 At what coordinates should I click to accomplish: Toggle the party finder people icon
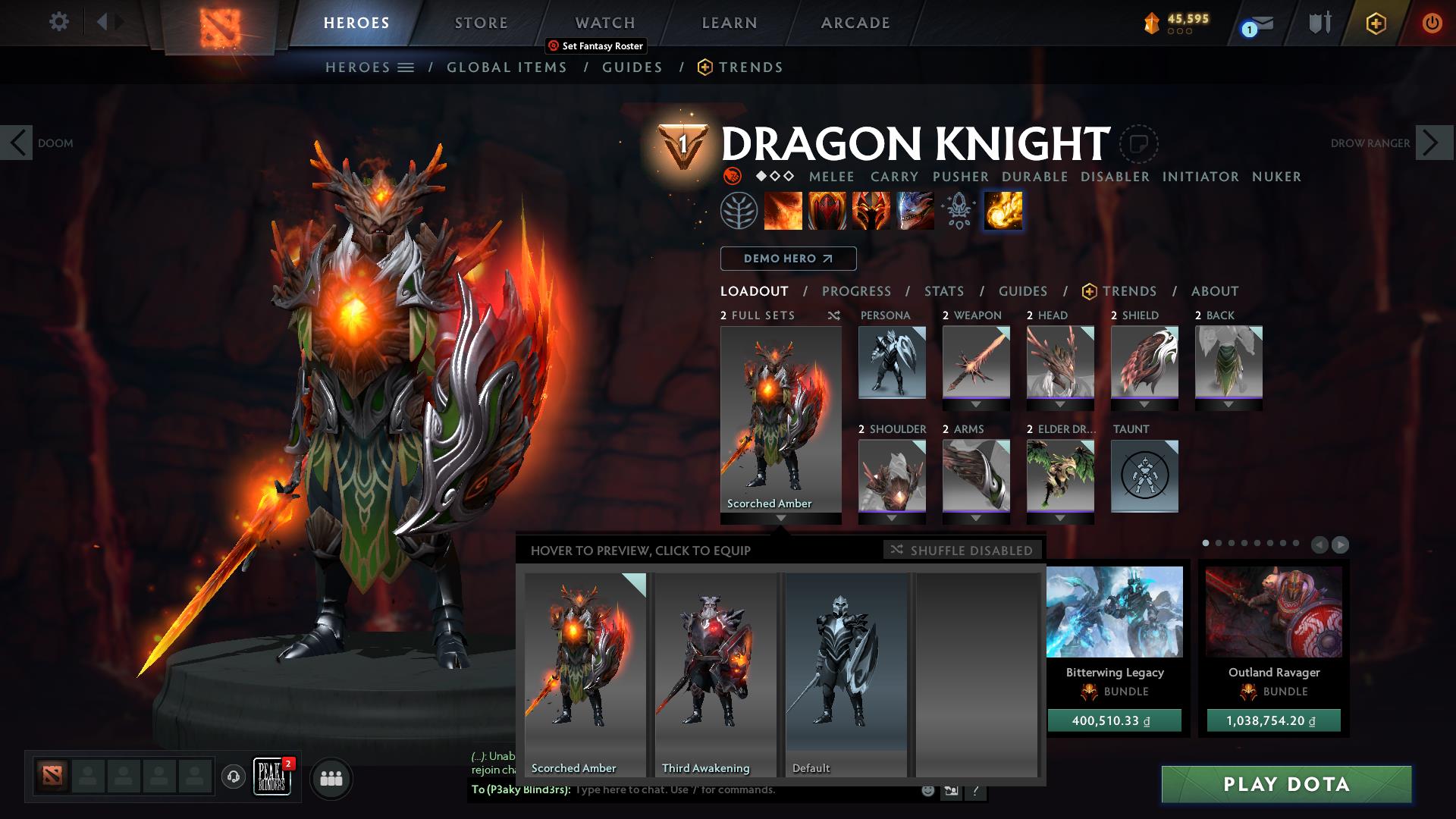coord(331,778)
